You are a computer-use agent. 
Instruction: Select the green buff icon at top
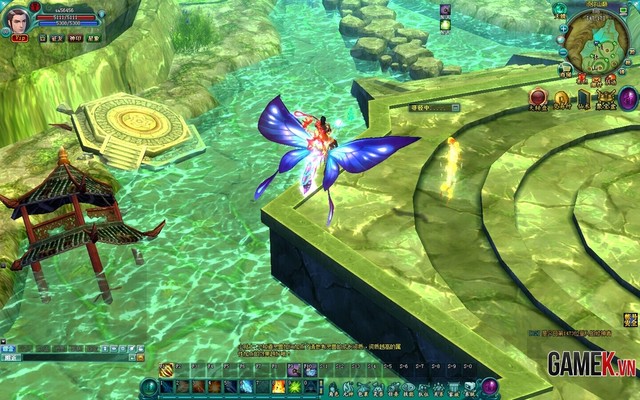tap(445, 24)
